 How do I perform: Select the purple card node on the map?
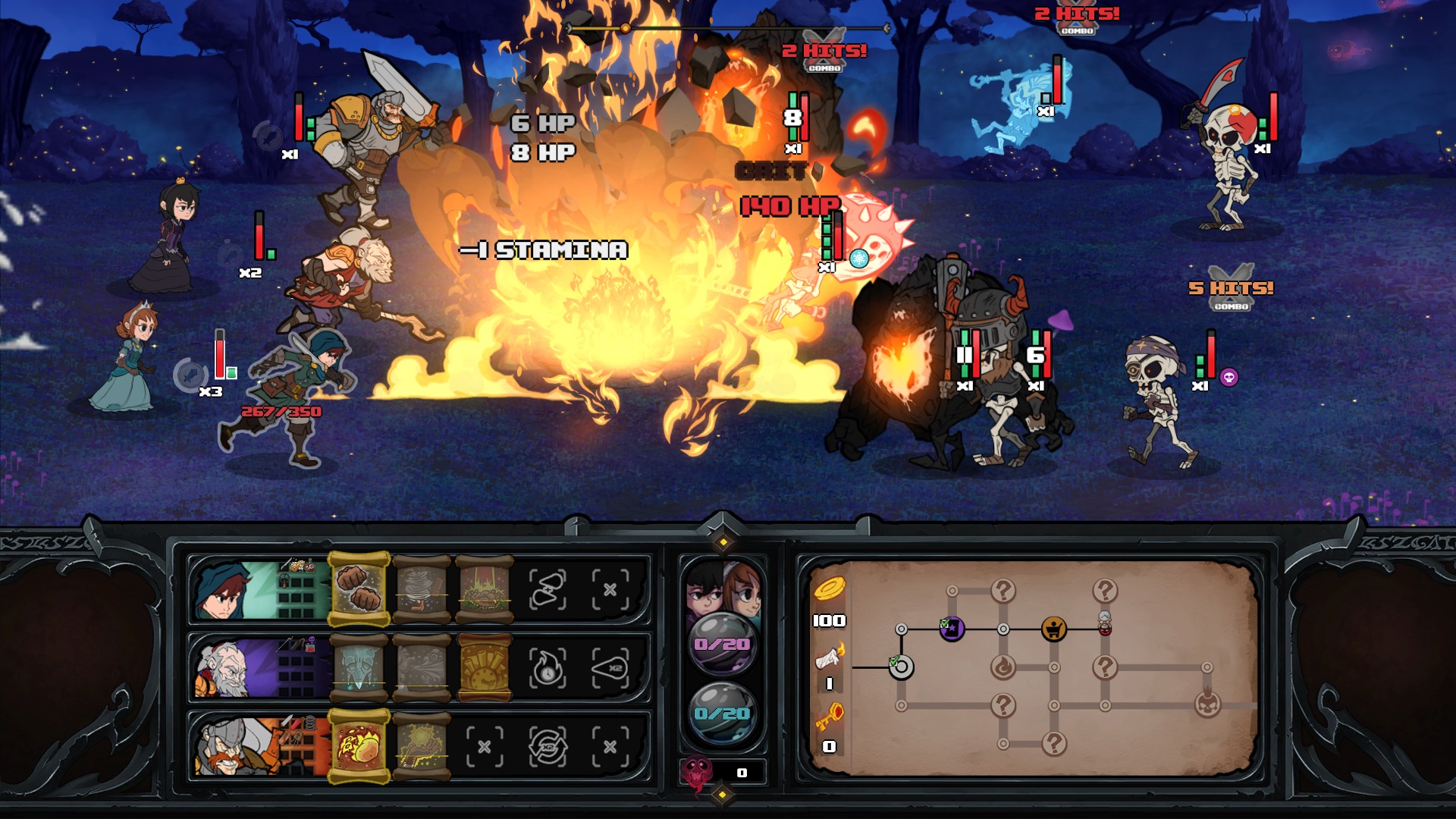[x=952, y=629]
